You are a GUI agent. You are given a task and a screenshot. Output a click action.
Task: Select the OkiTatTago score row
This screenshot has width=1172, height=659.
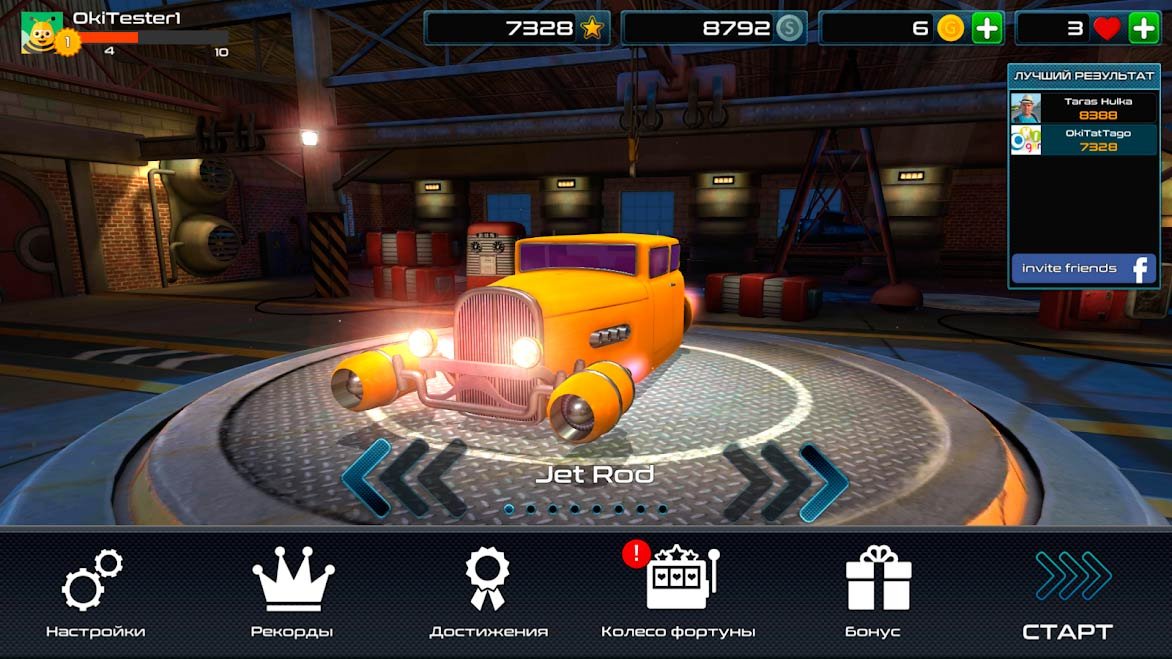1084,140
